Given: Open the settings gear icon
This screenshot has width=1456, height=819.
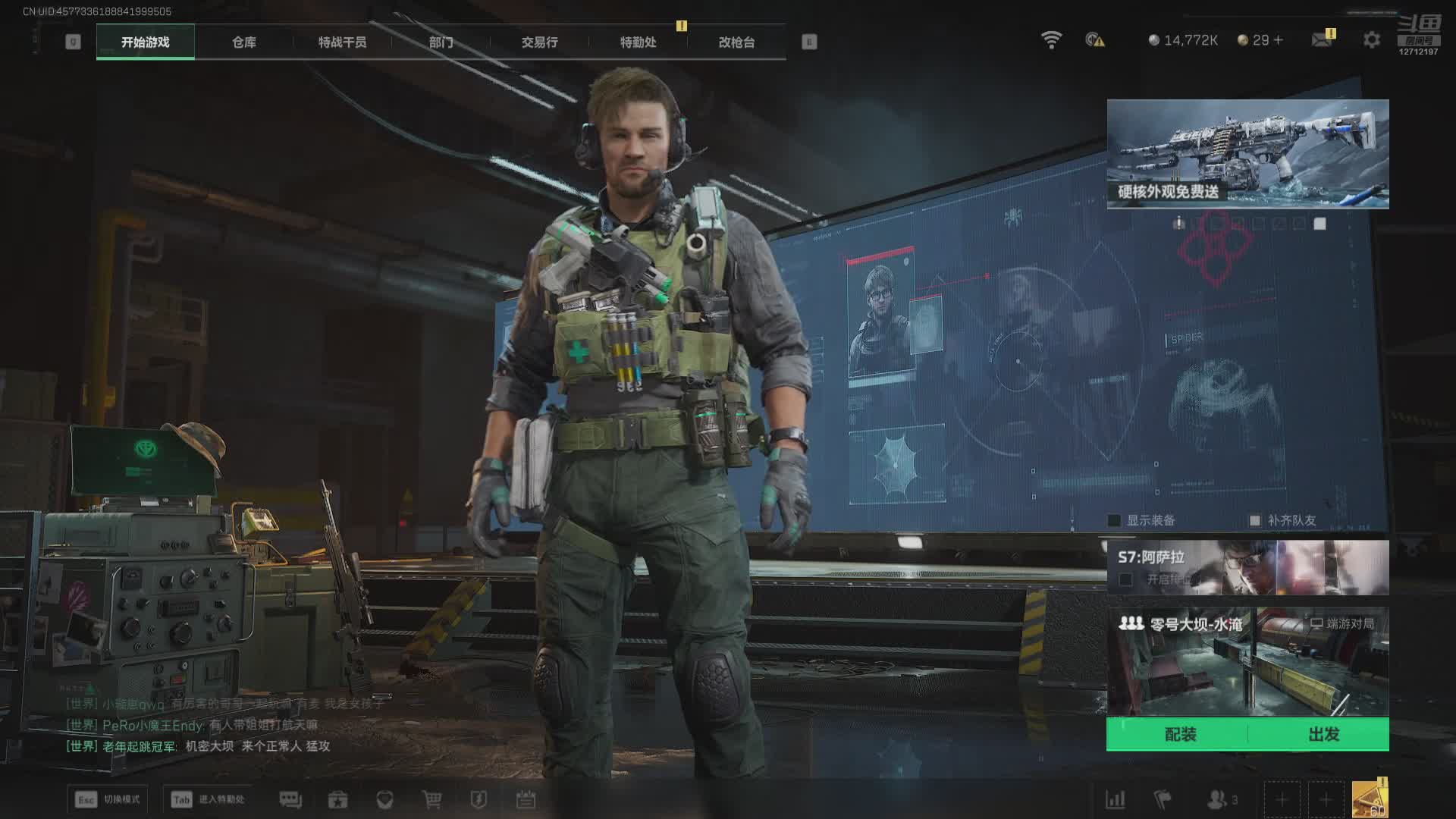Looking at the screenshot, I should [1371, 40].
